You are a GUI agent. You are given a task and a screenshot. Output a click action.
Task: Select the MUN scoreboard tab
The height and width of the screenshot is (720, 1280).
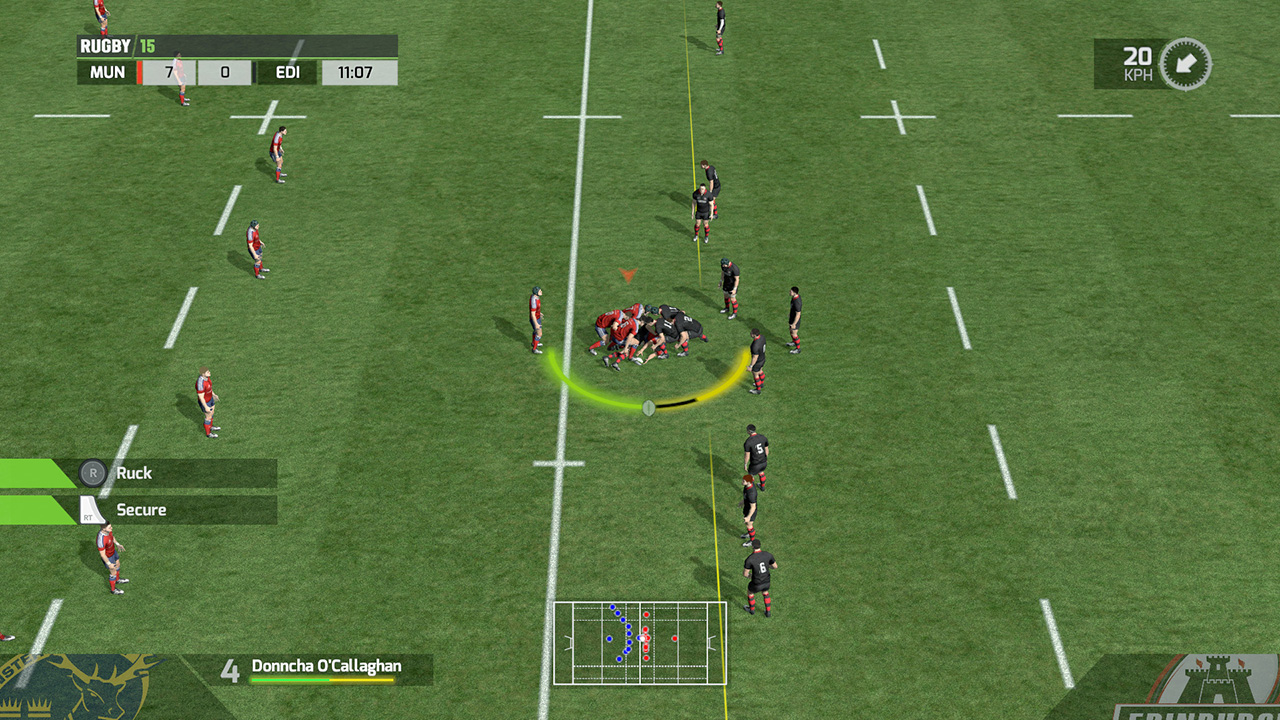click(107, 72)
